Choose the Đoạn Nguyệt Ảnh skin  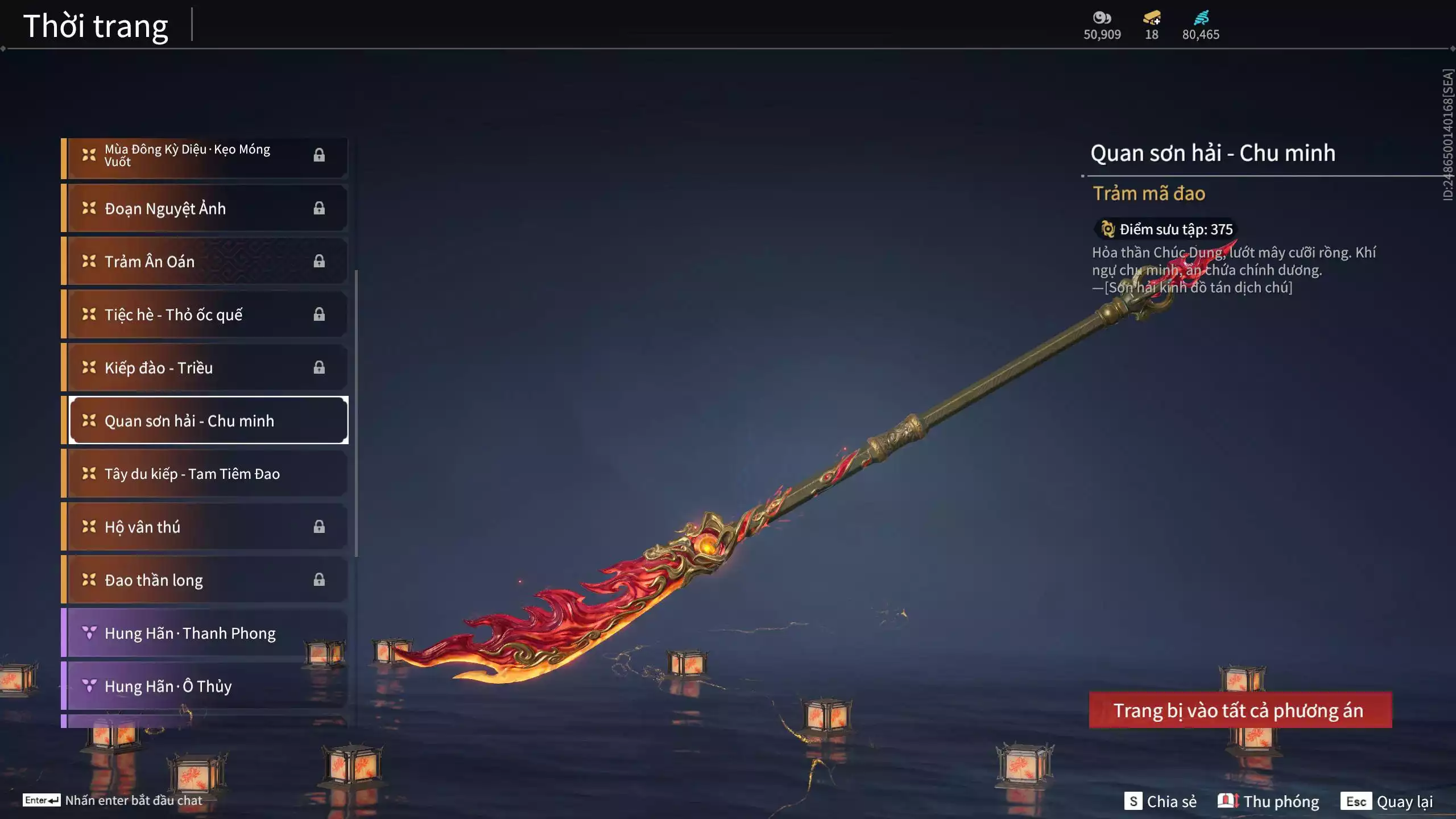tap(205, 208)
